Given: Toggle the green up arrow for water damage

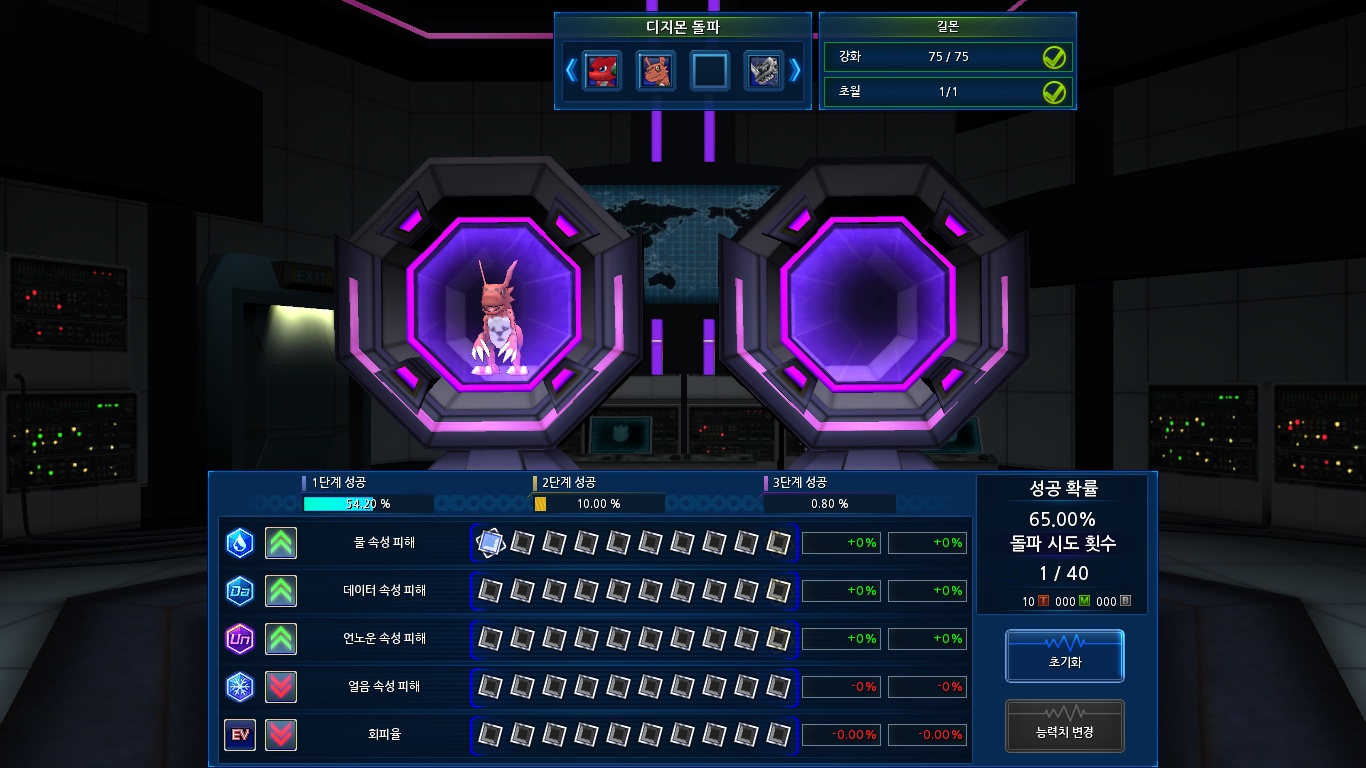Looking at the screenshot, I should [281, 543].
